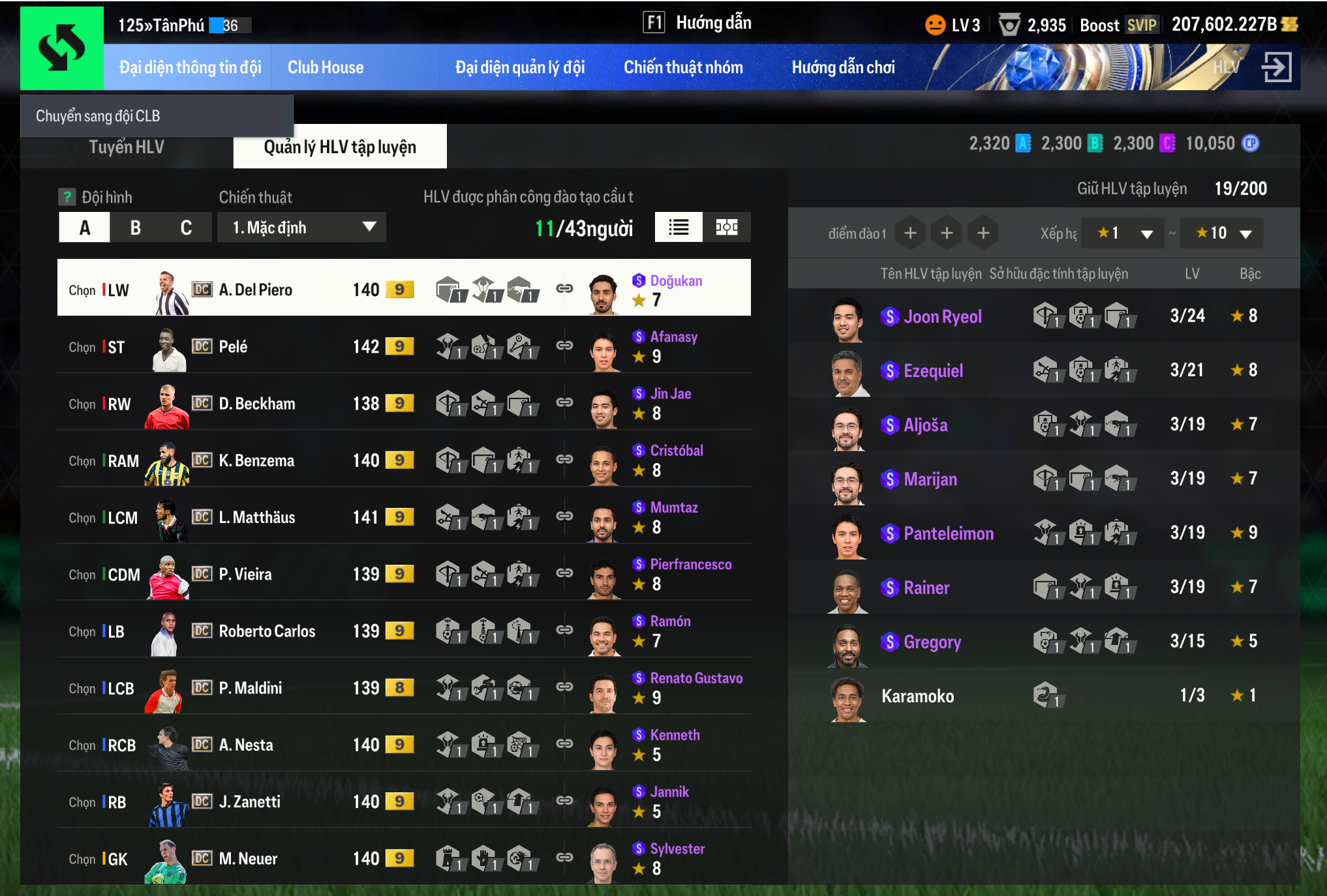The width and height of the screenshot is (1327, 896).
Task: Activate the list view toggle
Action: tap(679, 228)
